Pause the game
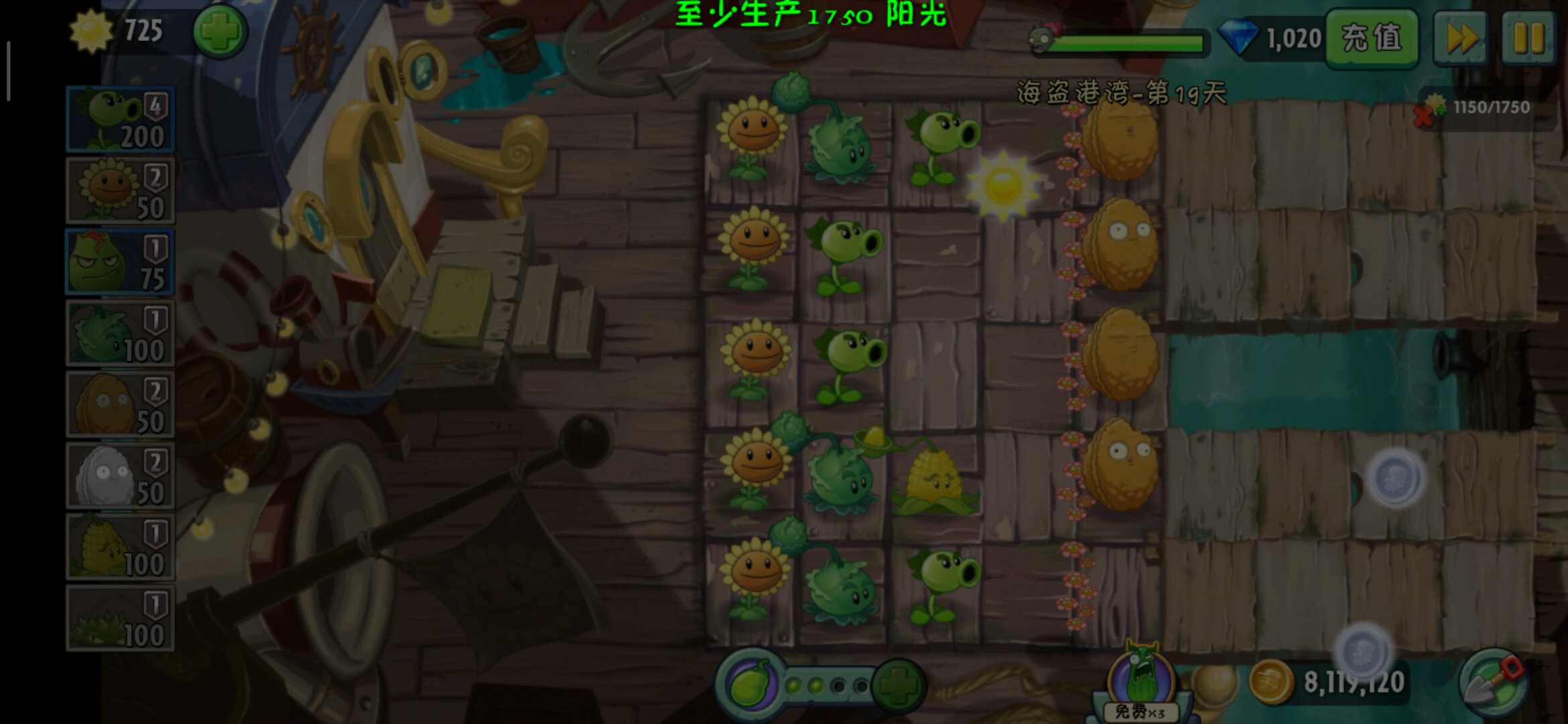This screenshot has width=1568, height=724. (1528, 38)
